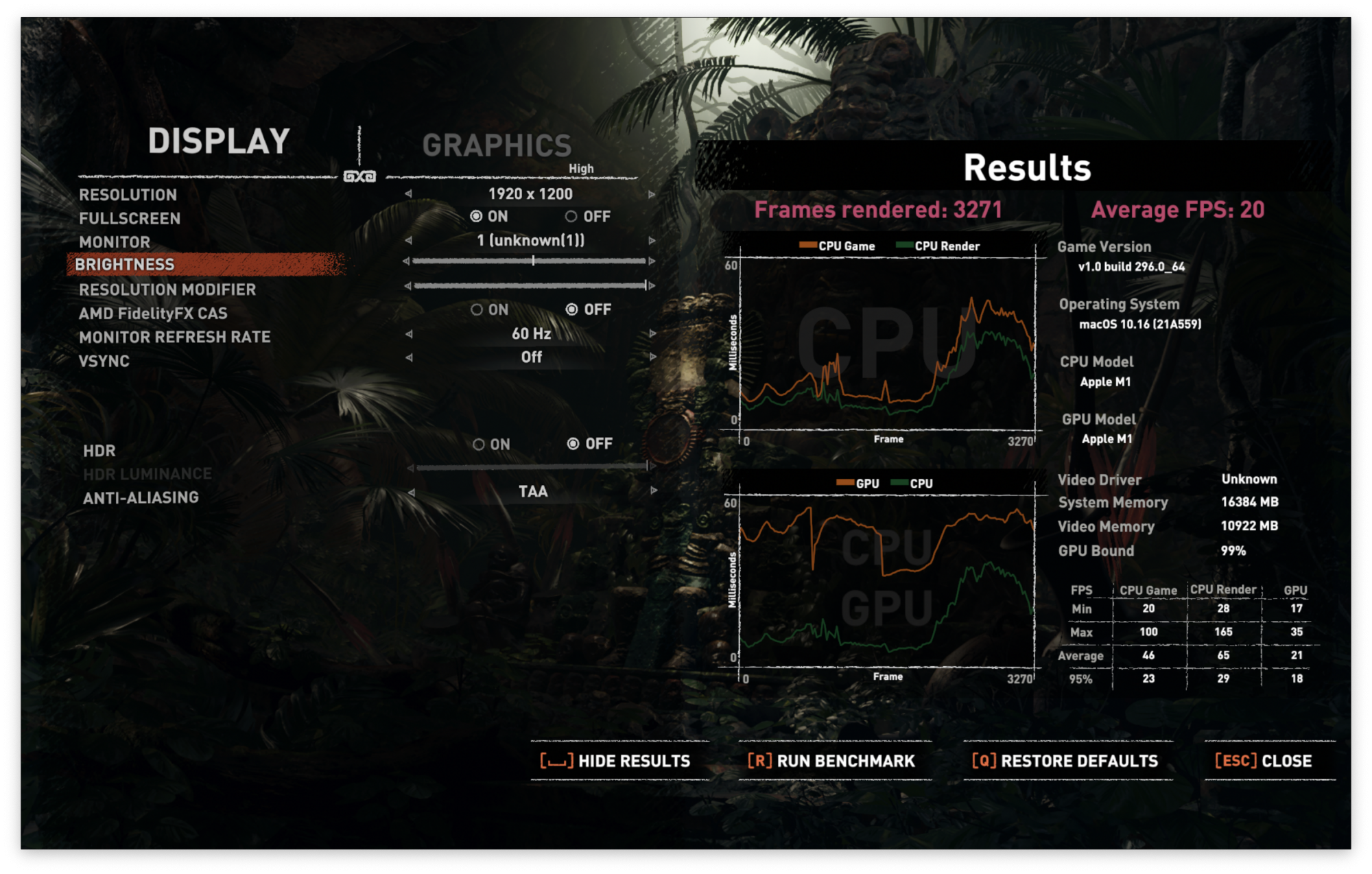Viewport: 1372px width, 874px height.
Task: Hide the benchmark results panel
Action: [x=615, y=761]
